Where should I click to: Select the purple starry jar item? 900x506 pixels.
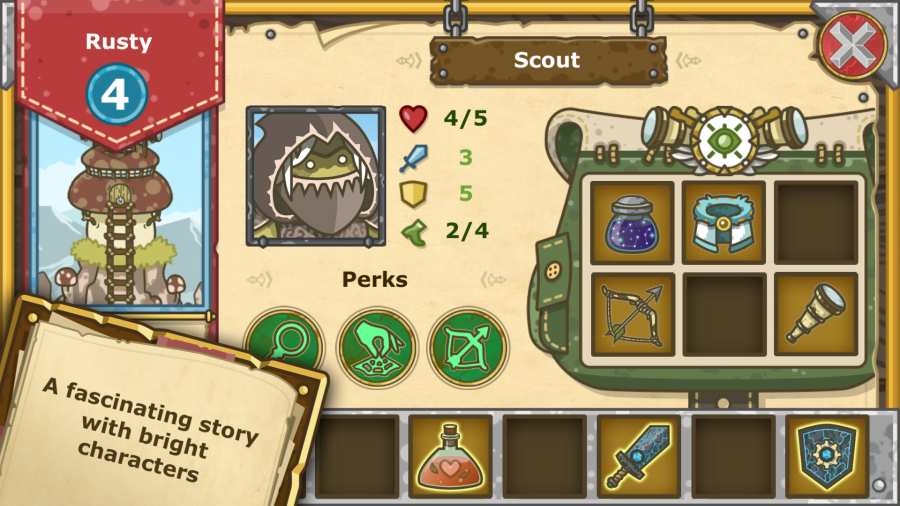[x=632, y=222]
